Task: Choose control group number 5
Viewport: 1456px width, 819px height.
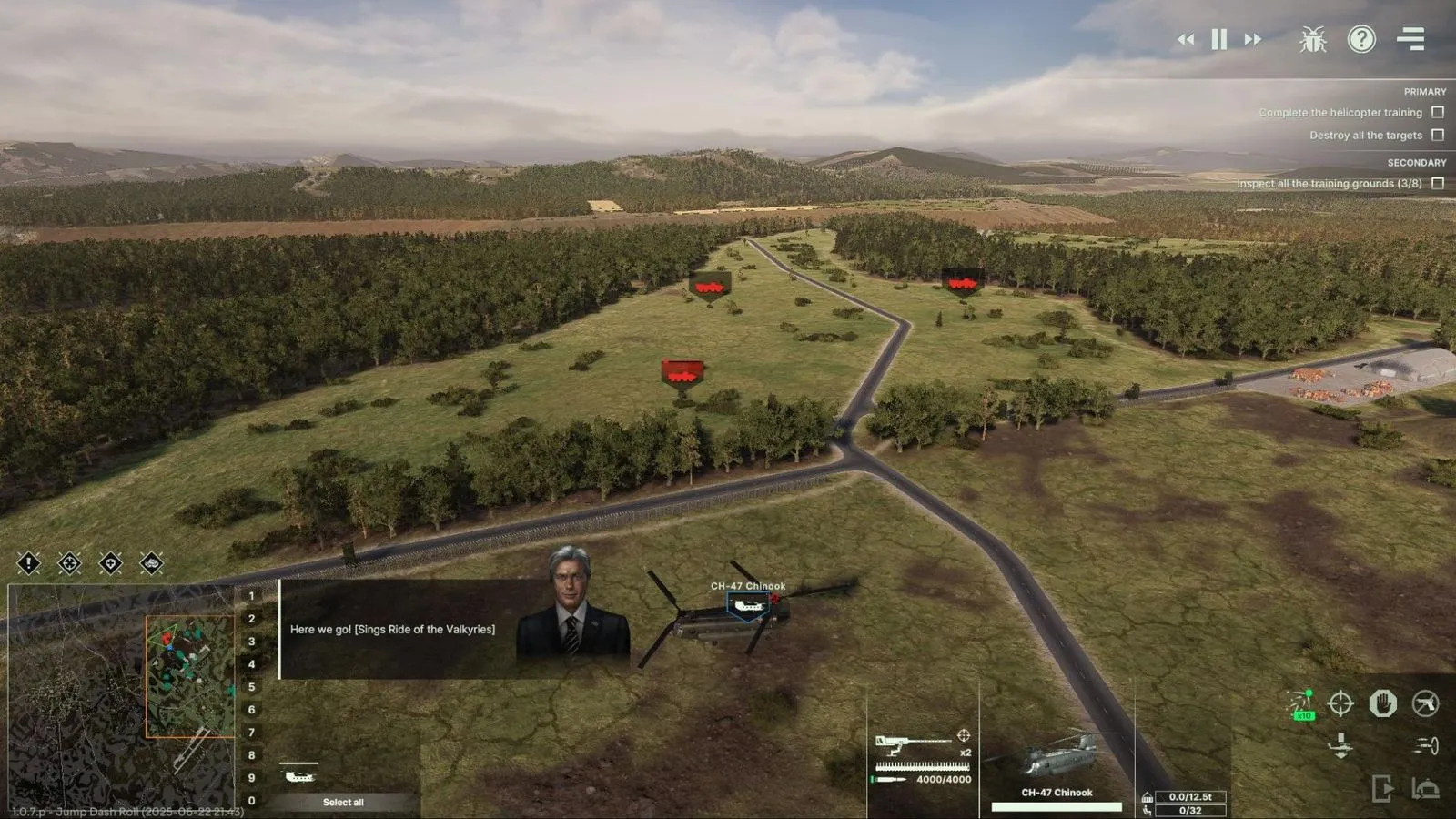Action: click(x=252, y=687)
